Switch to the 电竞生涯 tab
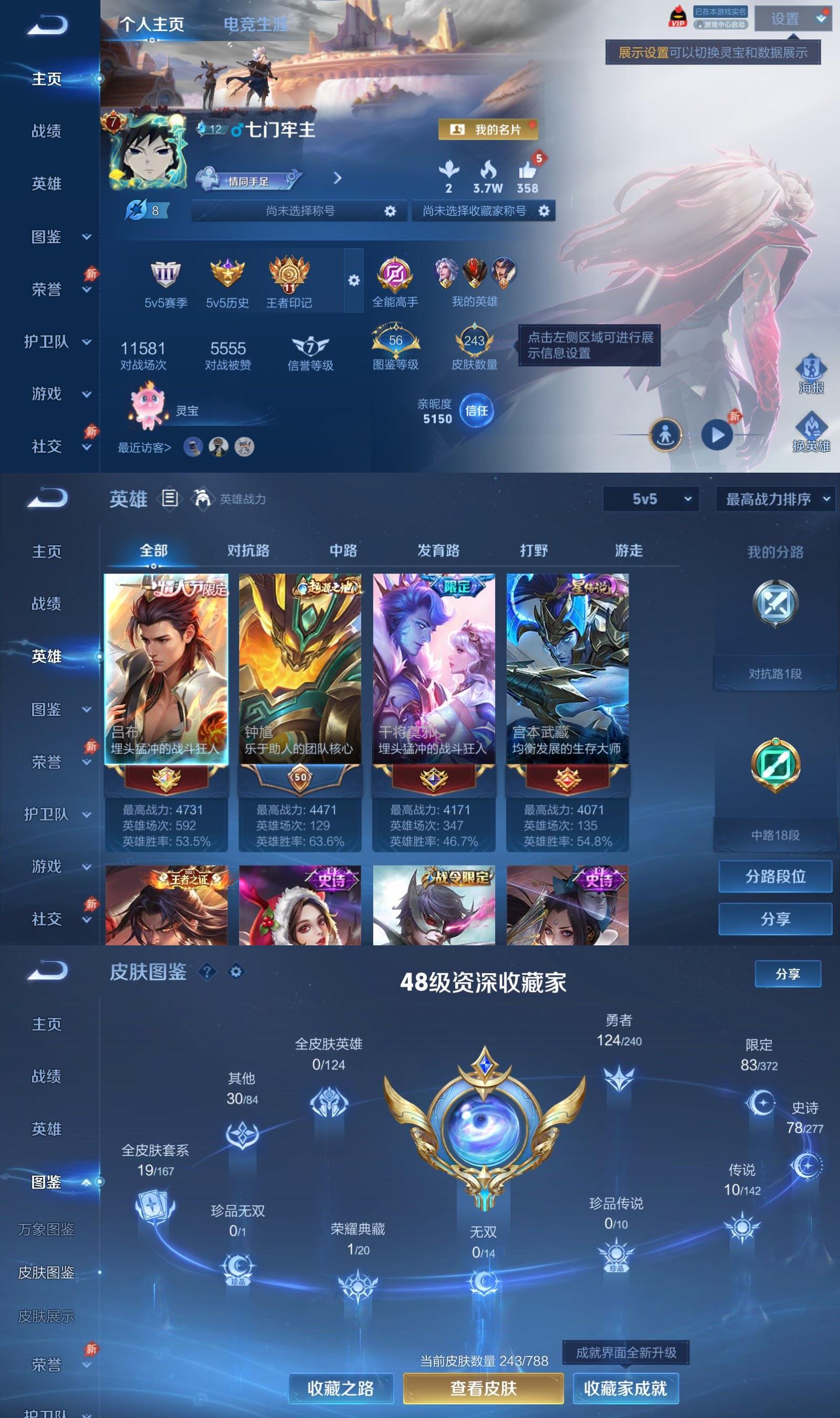Image resolution: width=840 pixels, height=1418 pixels. tap(256, 25)
